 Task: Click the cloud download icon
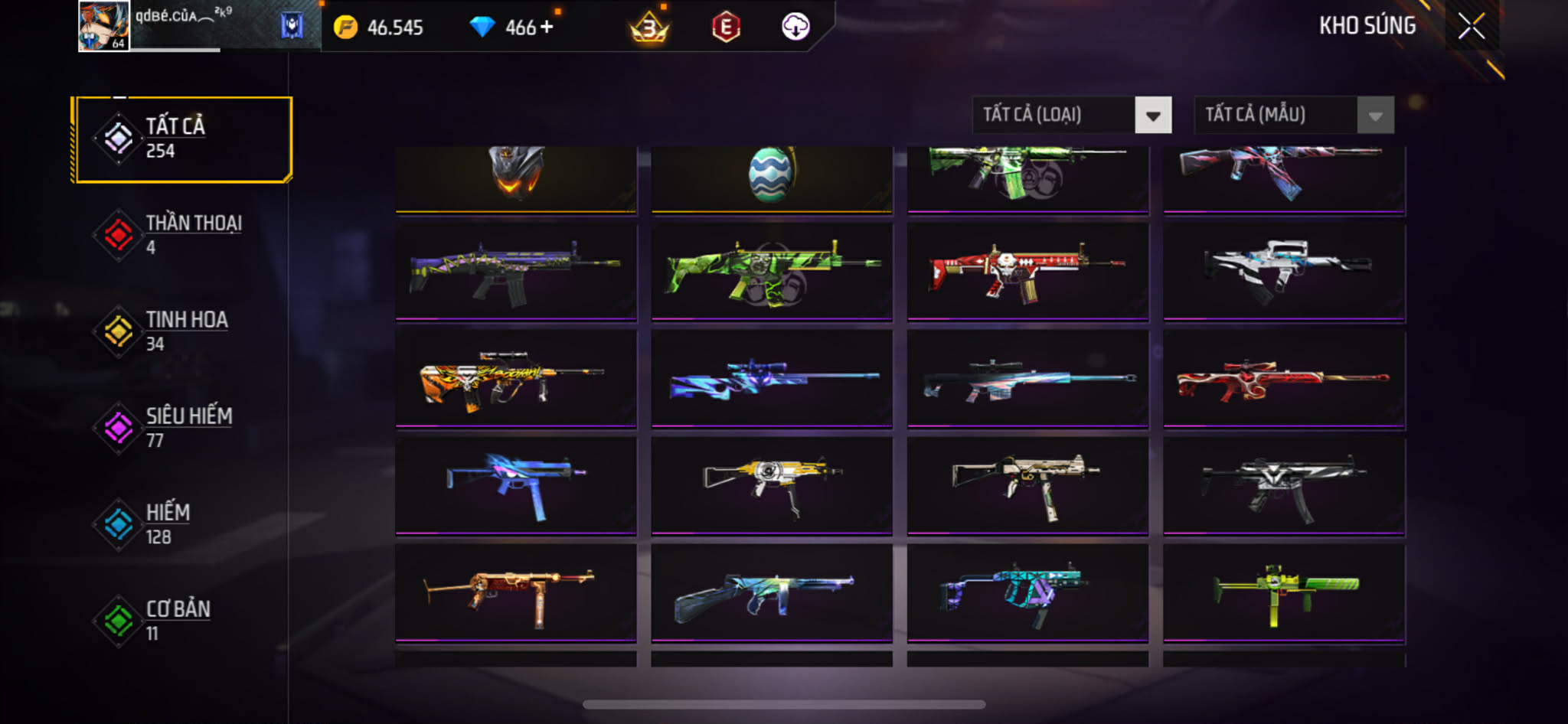[795, 28]
